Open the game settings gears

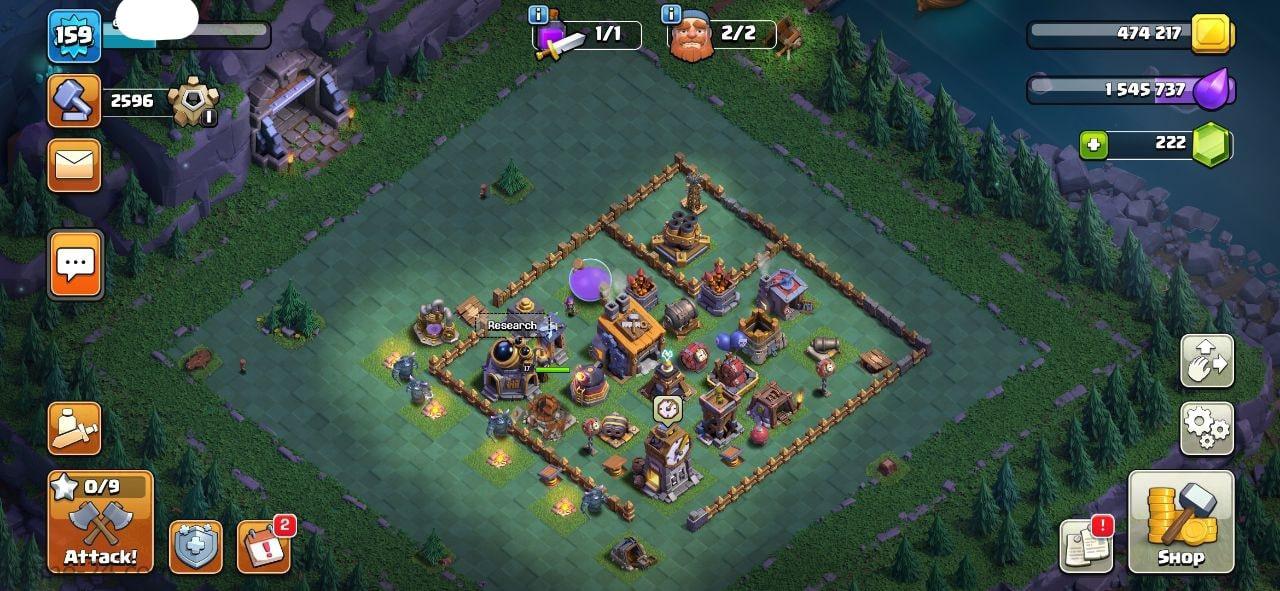(1207, 429)
